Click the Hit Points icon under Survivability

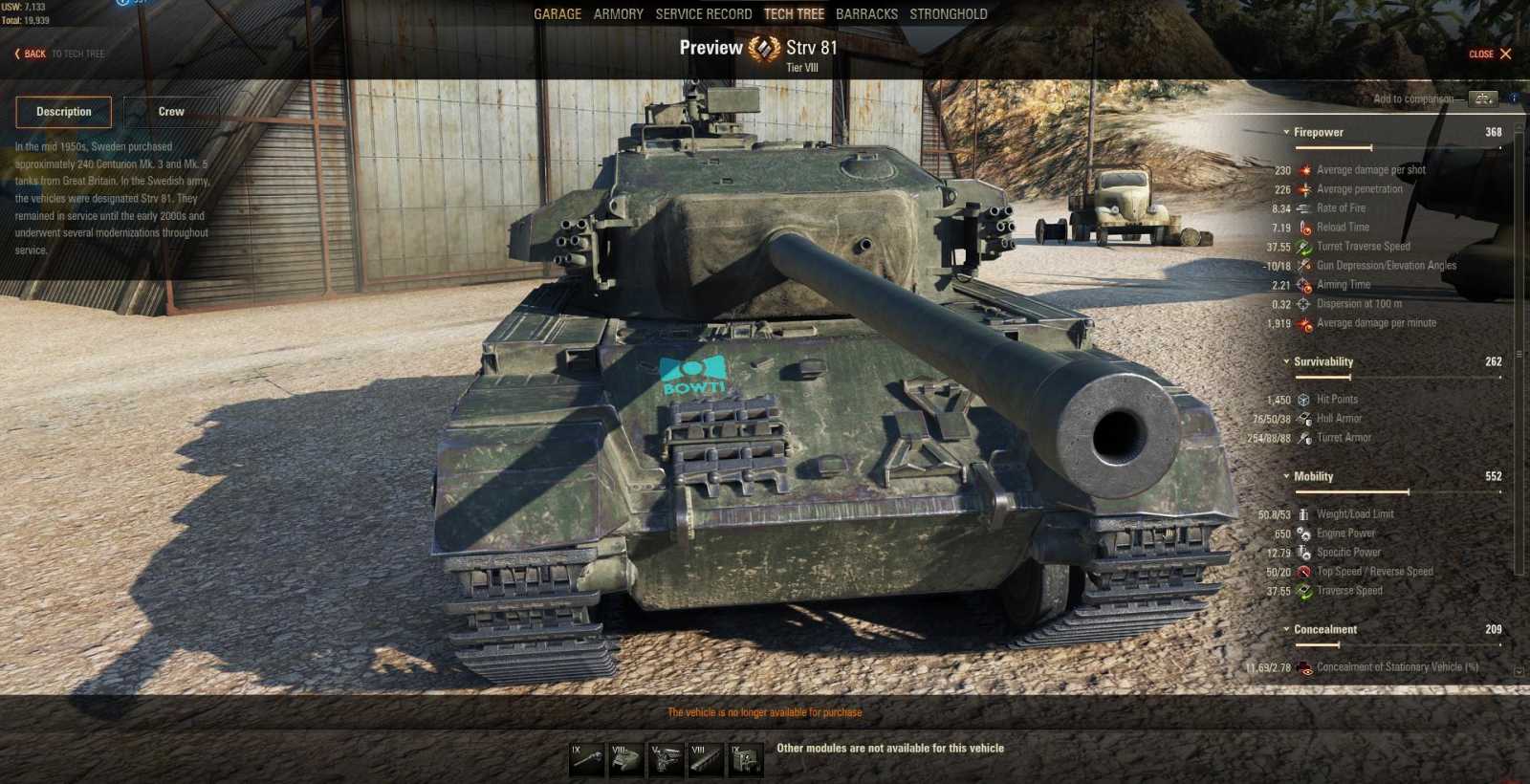pyautogui.click(x=1302, y=399)
